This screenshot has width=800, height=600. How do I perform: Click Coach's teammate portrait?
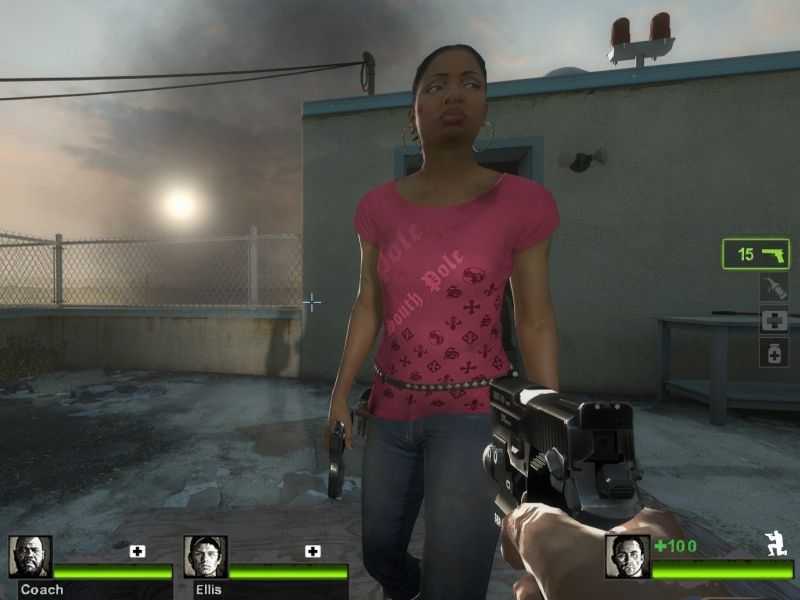click(x=30, y=557)
